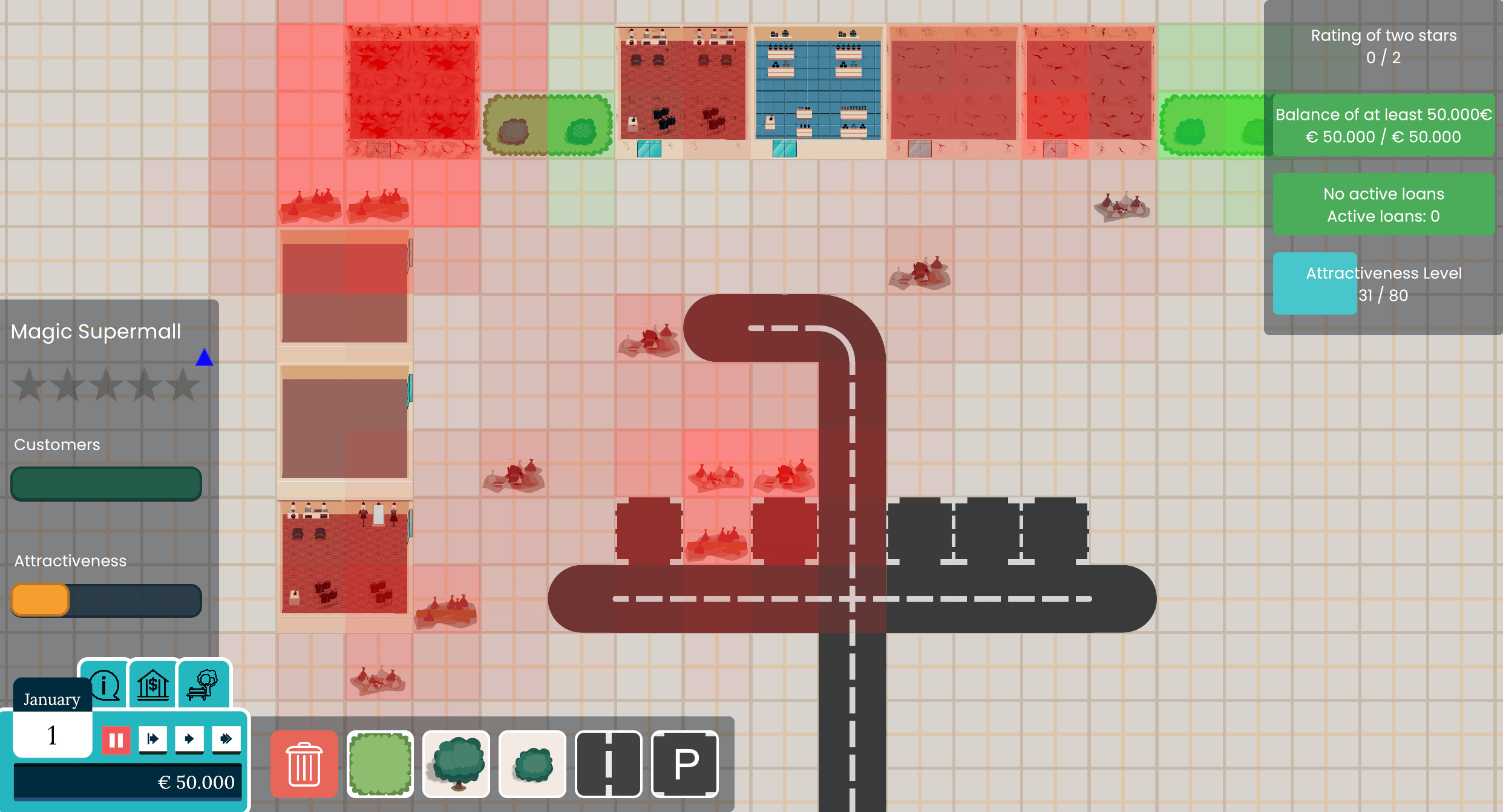Image resolution: width=1503 pixels, height=812 pixels.
Task: Open the January calendar display
Action: 51,699
